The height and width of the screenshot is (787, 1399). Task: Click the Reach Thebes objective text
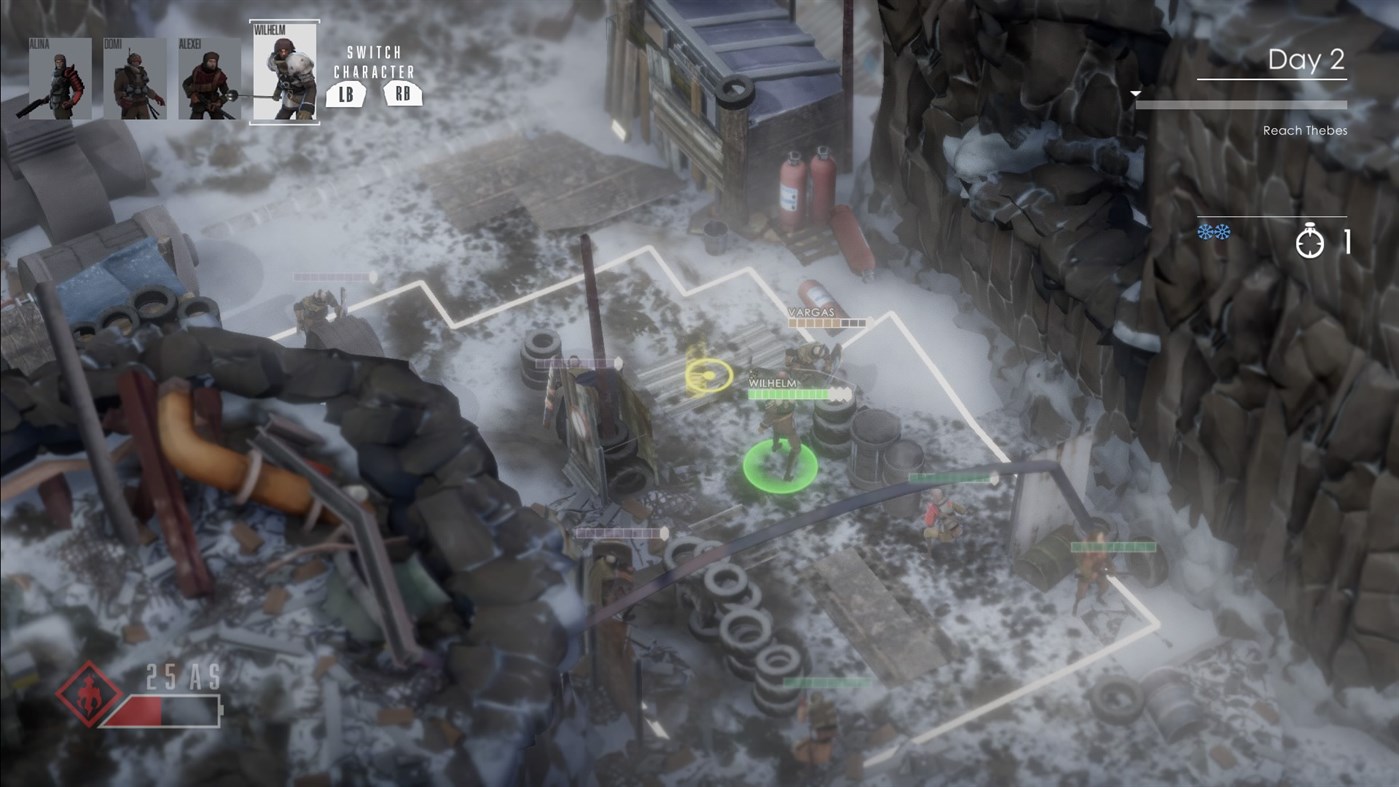point(1305,129)
